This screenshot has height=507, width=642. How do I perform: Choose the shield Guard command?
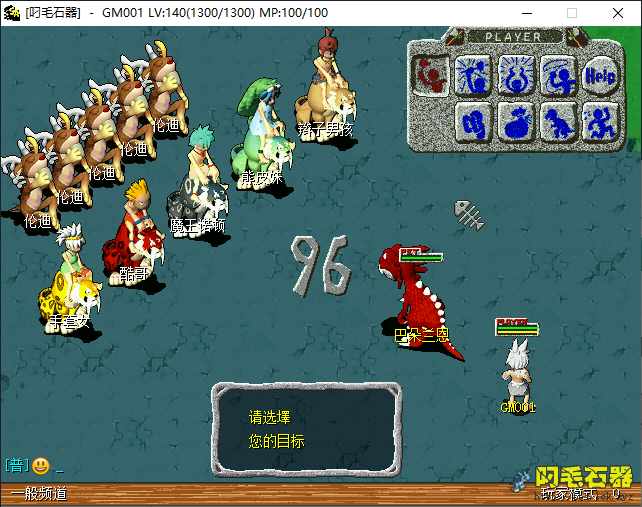click(x=474, y=122)
